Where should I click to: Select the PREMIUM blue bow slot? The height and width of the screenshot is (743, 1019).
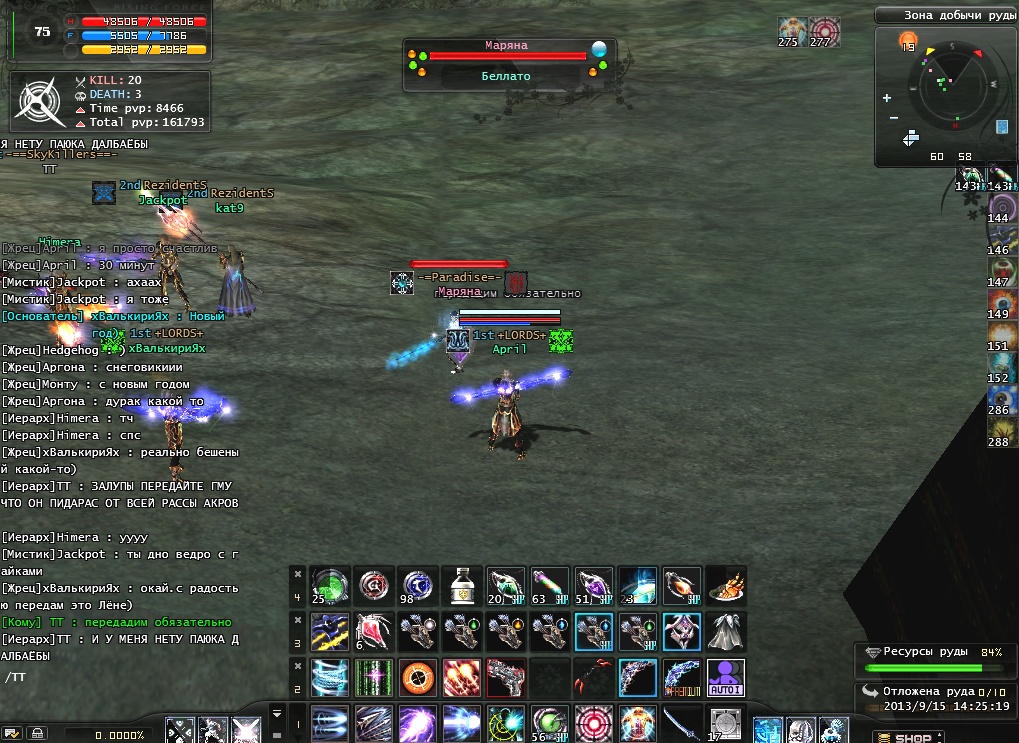(681, 677)
